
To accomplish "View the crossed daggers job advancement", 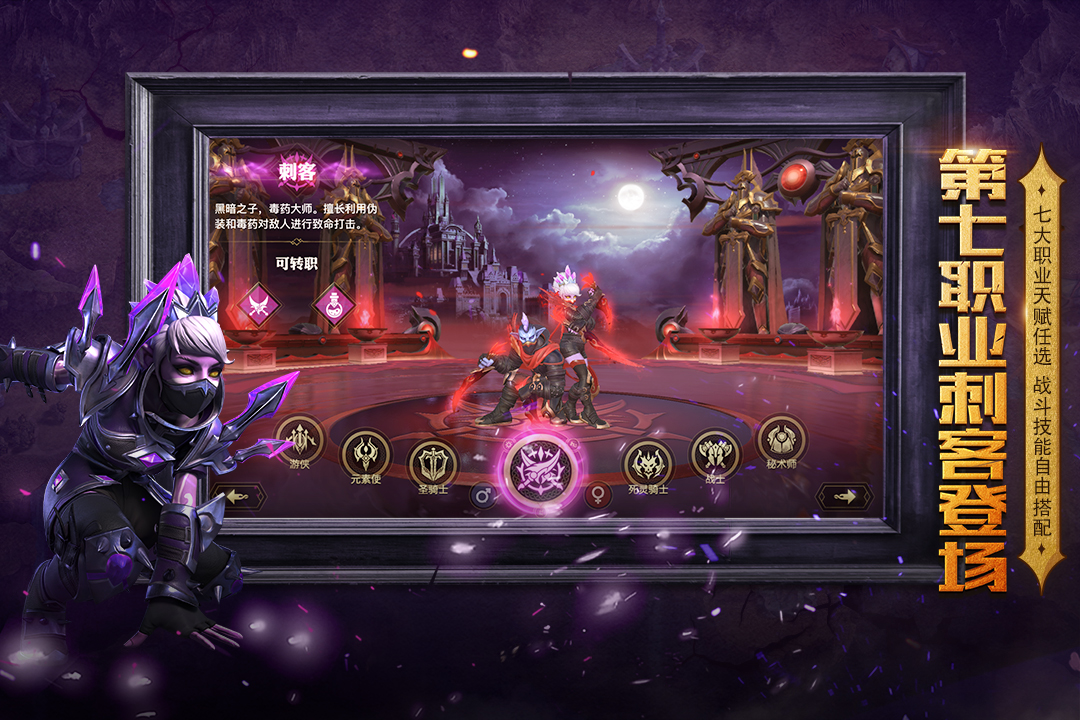I will click(258, 303).
